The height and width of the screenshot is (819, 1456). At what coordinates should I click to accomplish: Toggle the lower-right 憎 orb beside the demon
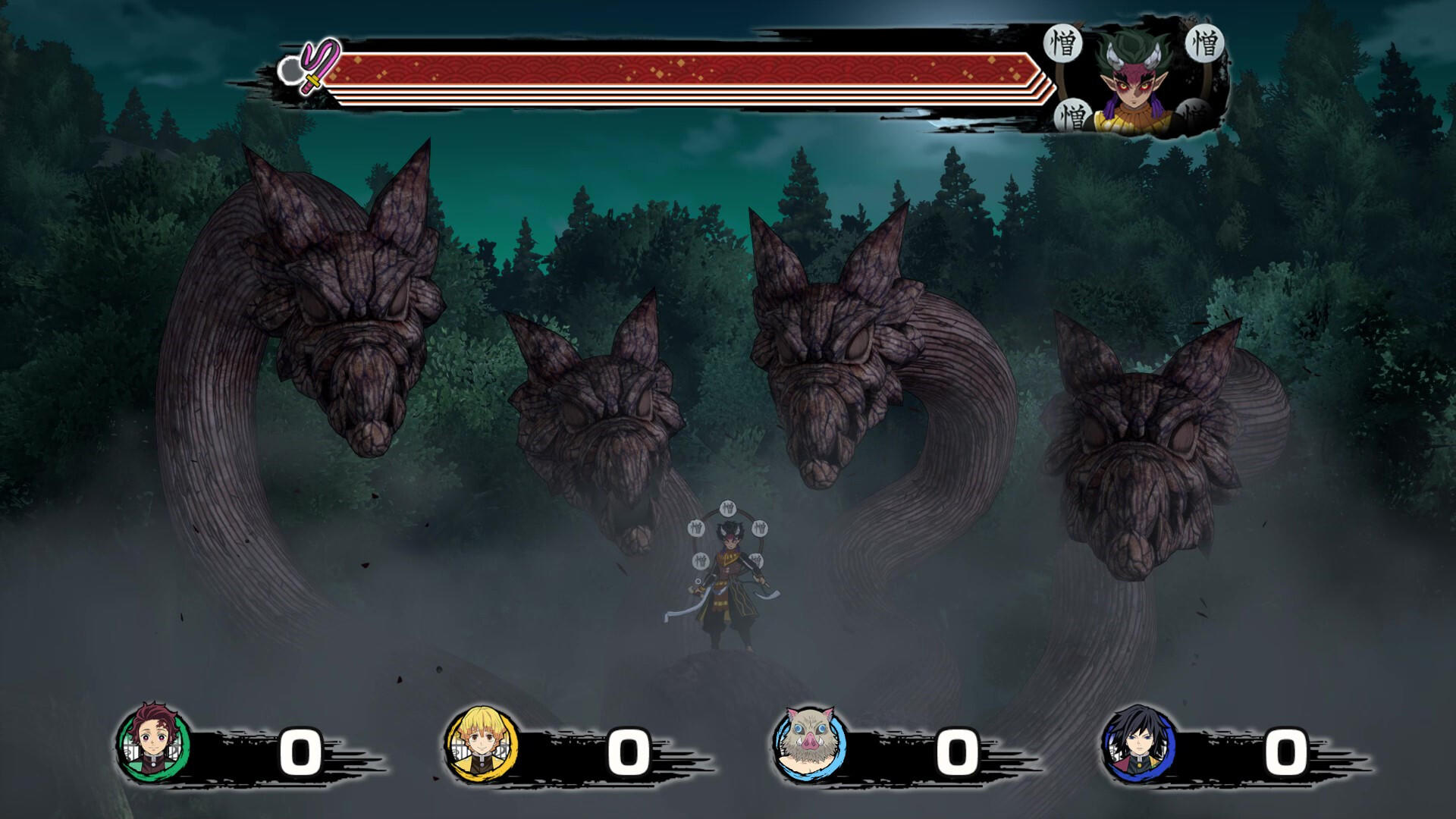coord(756,560)
